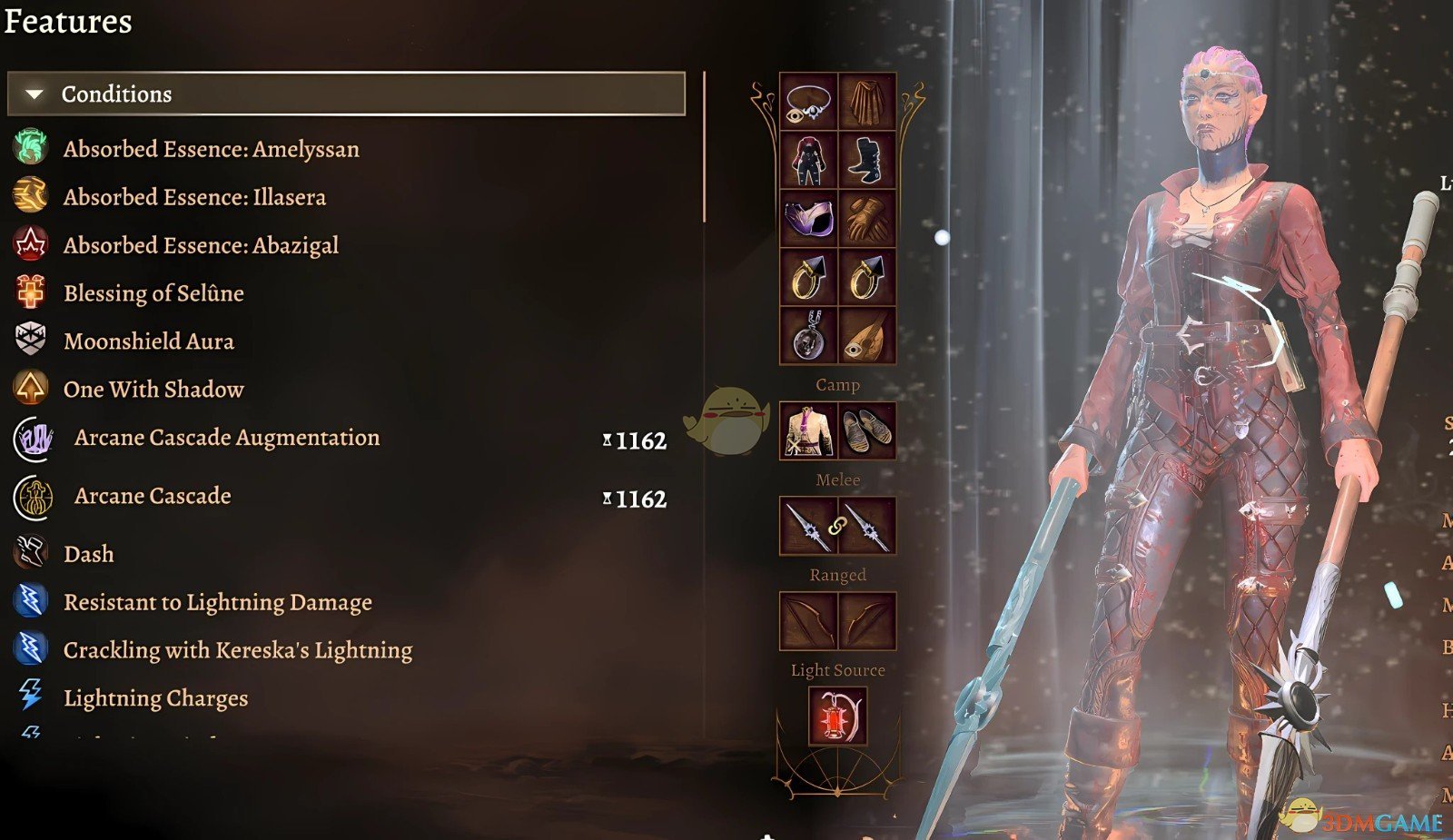Screen dimensions: 1453x840
Task: Select the Ranged section header
Action: (x=837, y=574)
